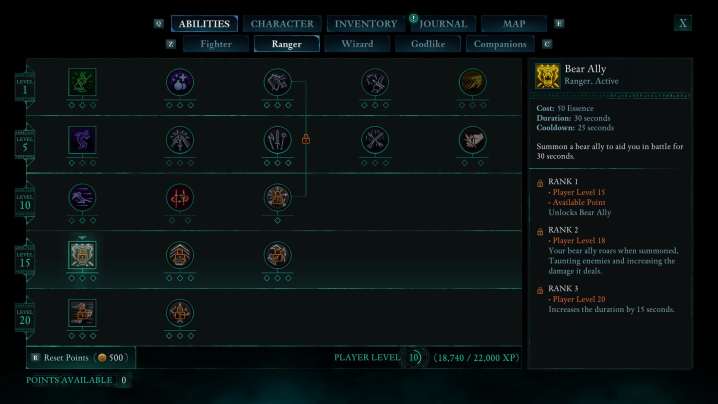This screenshot has width=718, height=404.
Task: Open the Journal tab
Action: pyautogui.click(x=443, y=23)
